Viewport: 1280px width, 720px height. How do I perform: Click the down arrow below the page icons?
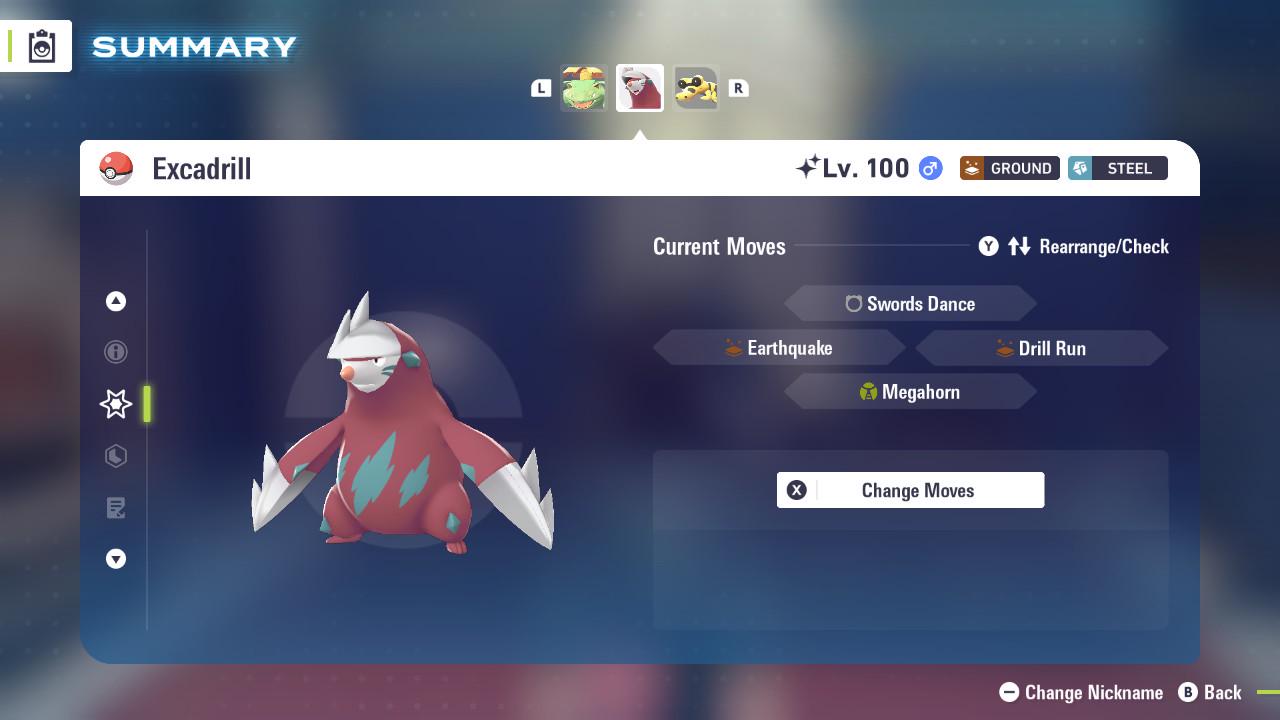click(116, 559)
